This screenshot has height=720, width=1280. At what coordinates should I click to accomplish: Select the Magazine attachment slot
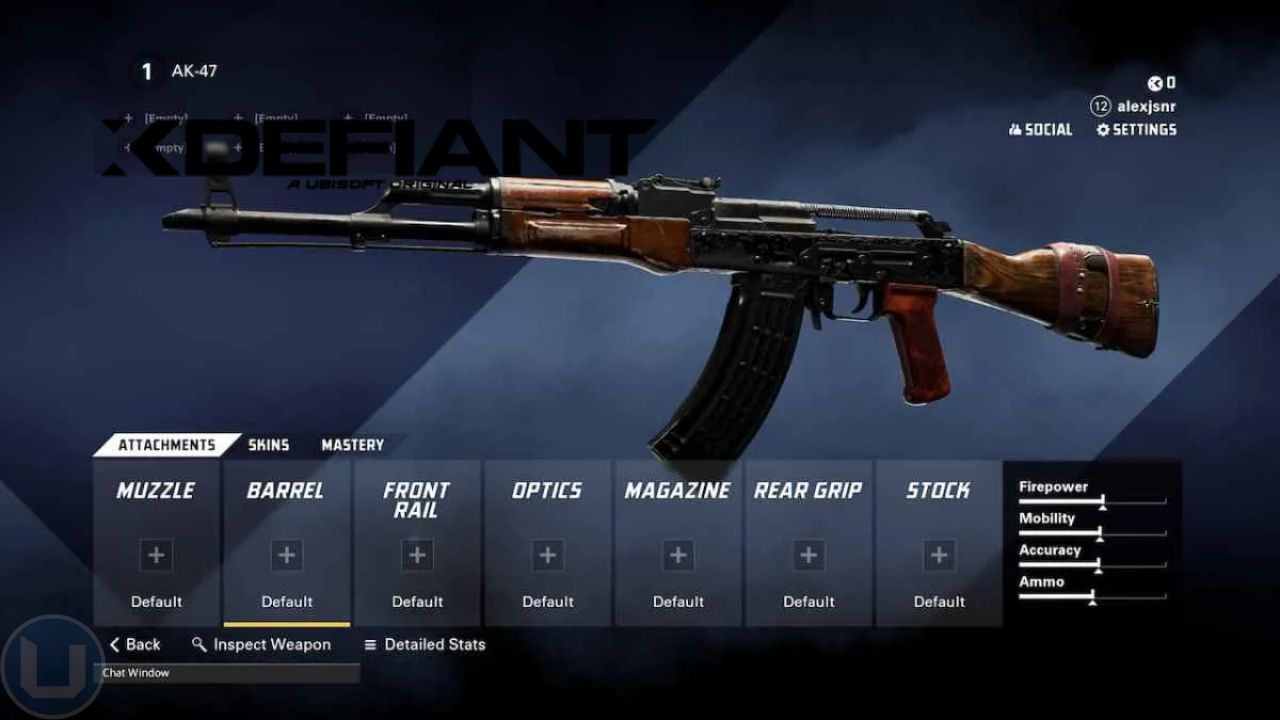pyautogui.click(x=678, y=544)
